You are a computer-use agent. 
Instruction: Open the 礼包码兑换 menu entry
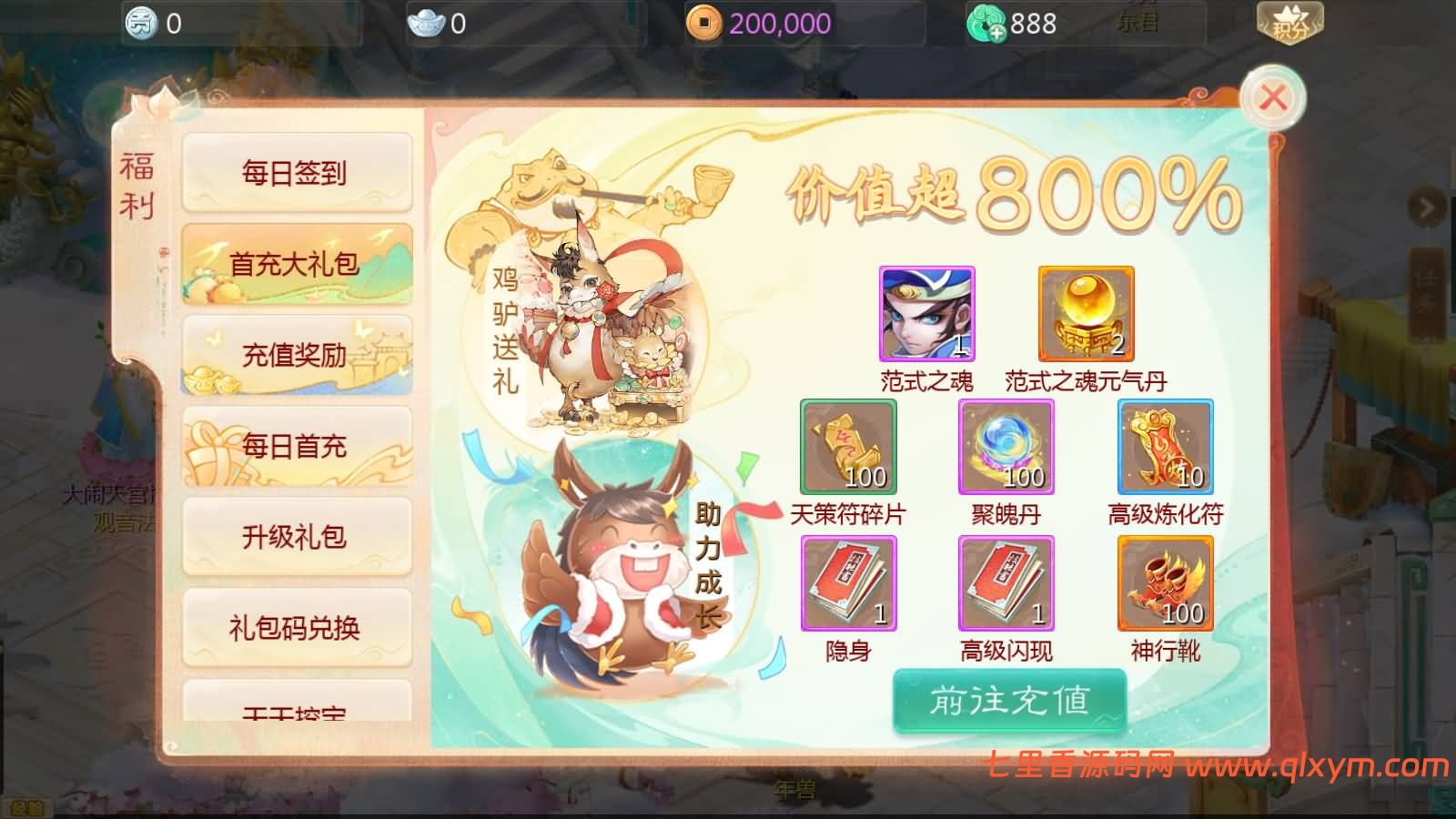pyautogui.click(x=296, y=626)
